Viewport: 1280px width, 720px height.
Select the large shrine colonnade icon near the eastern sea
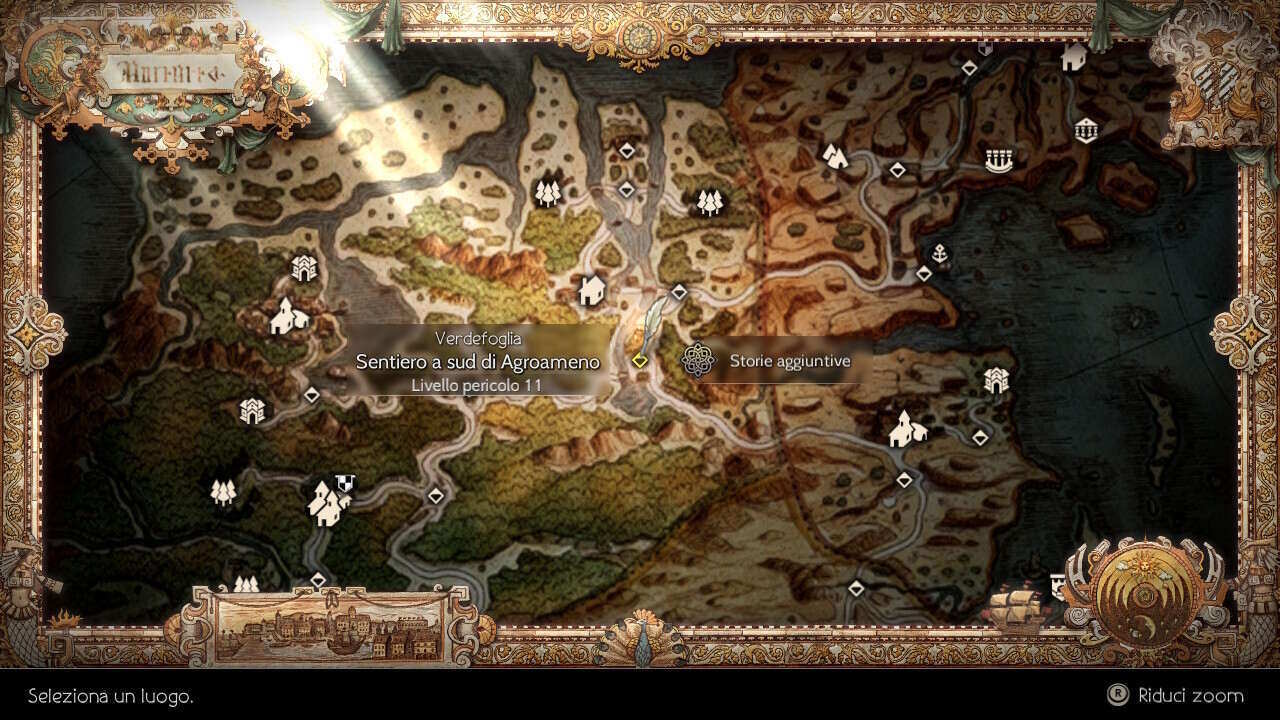[998, 160]
